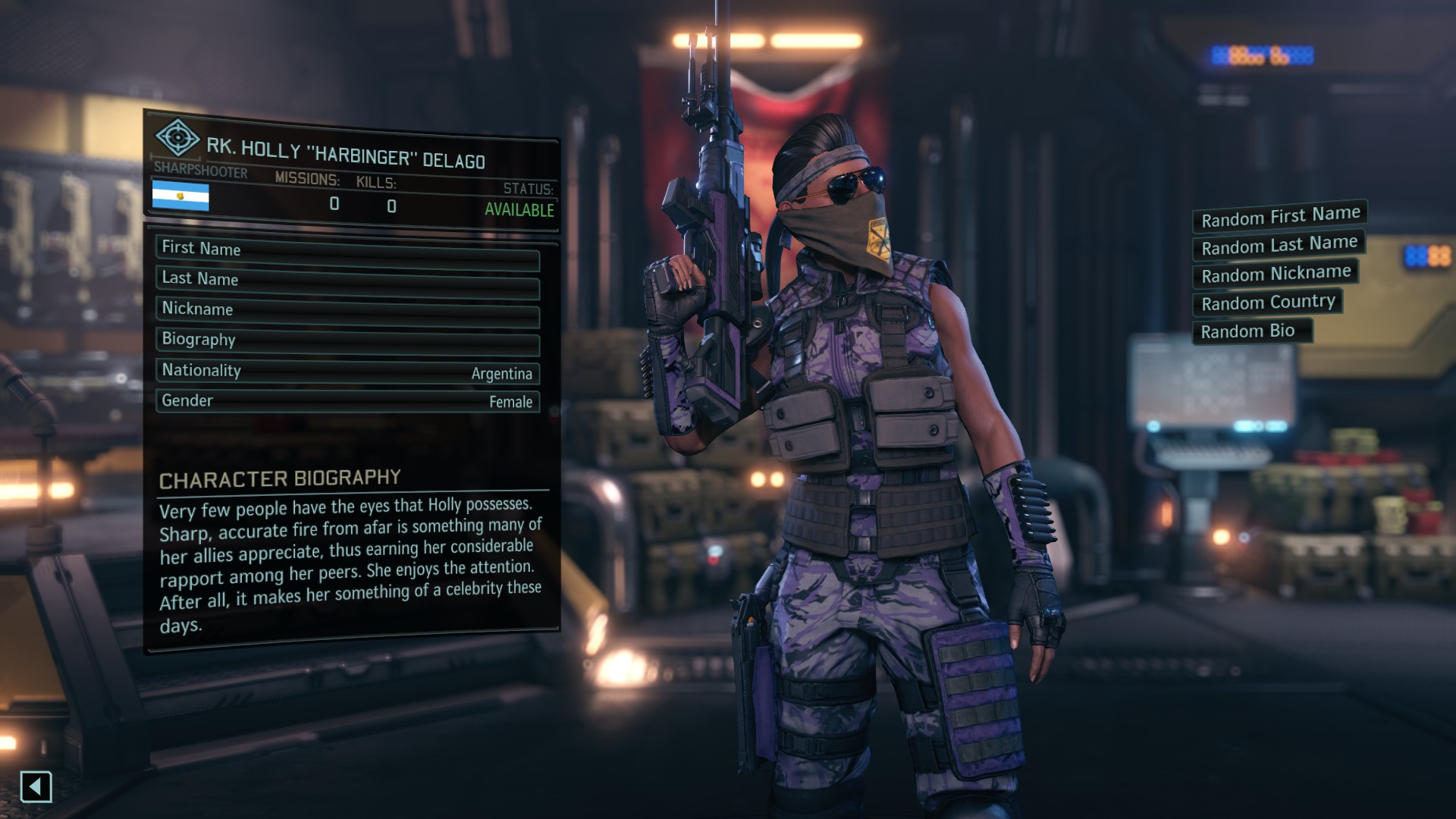Toggle the Gender setting

coord(347,401)
